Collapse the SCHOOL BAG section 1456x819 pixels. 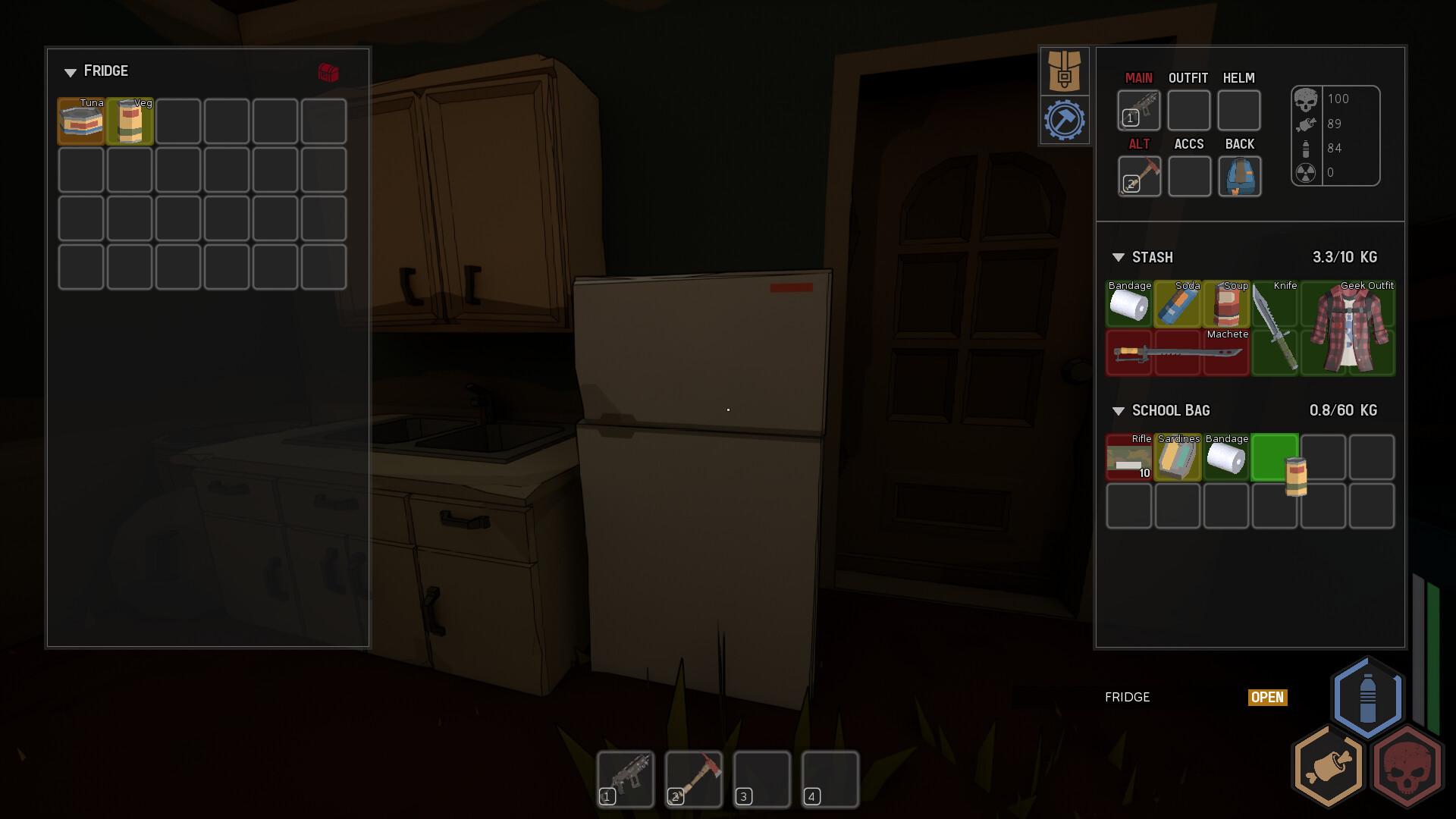click(x=1118, y=410)
